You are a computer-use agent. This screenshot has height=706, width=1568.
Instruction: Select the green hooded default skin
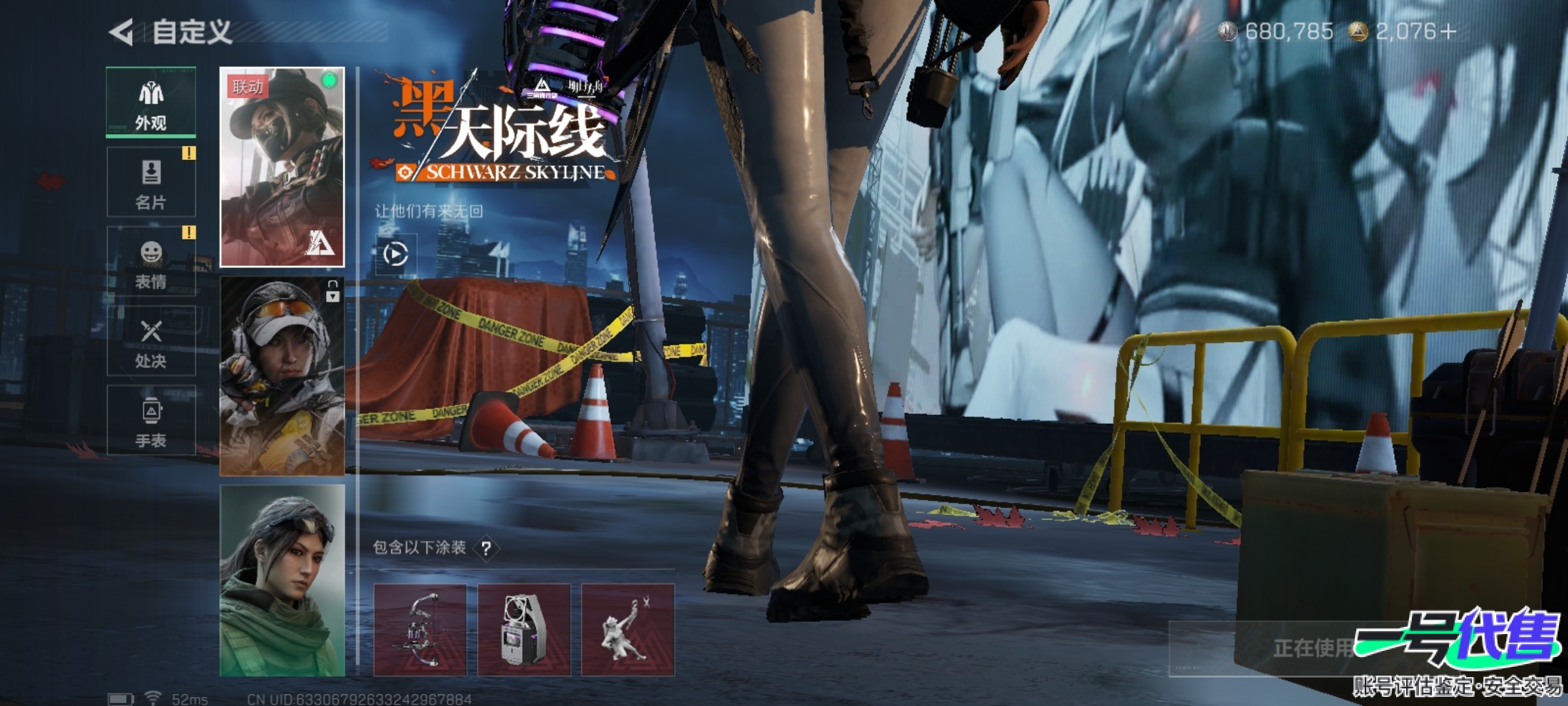(x=282, y=580)
